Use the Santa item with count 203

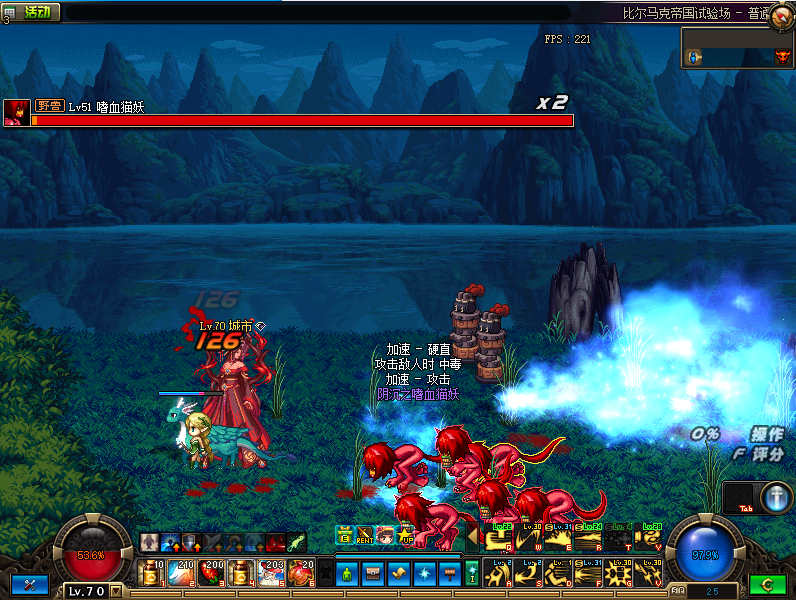point(271,573)
